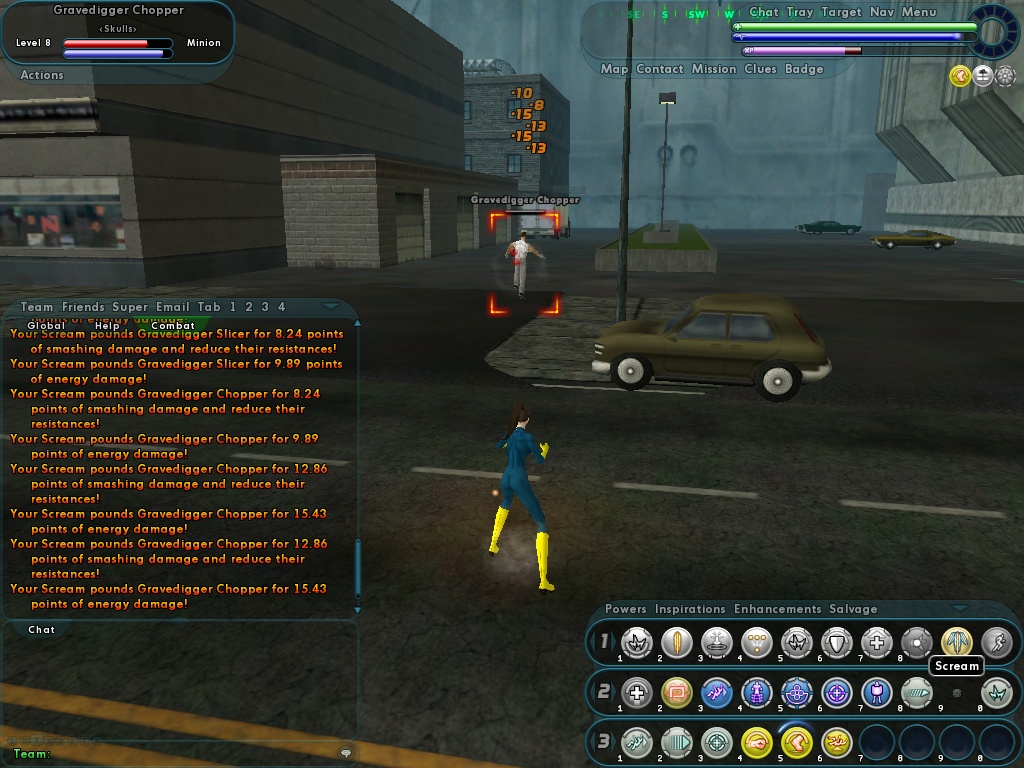Open the Powers list

click(626, 609)
